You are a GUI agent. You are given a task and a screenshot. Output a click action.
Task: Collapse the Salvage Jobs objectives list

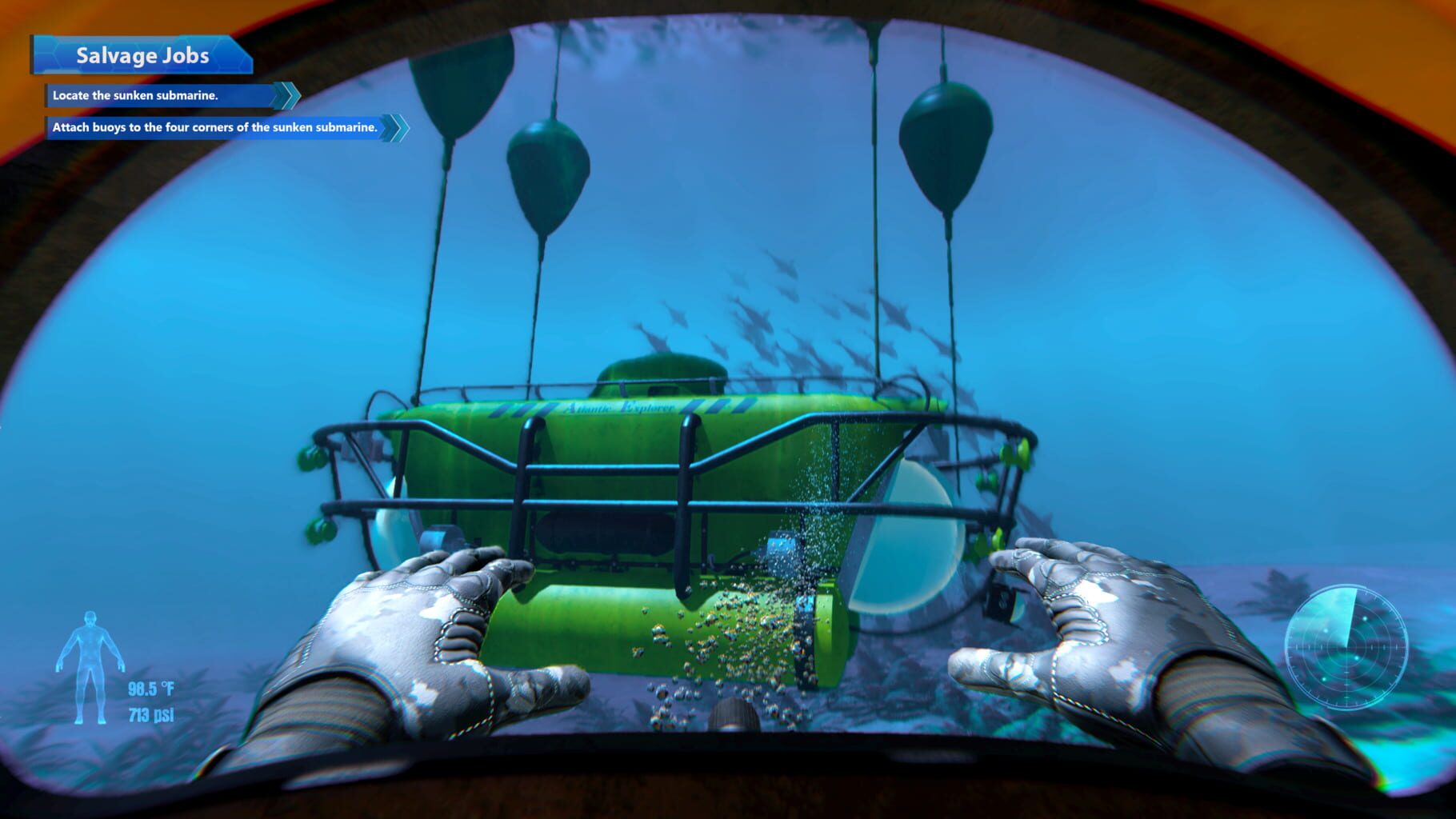[x=142, y=56]
